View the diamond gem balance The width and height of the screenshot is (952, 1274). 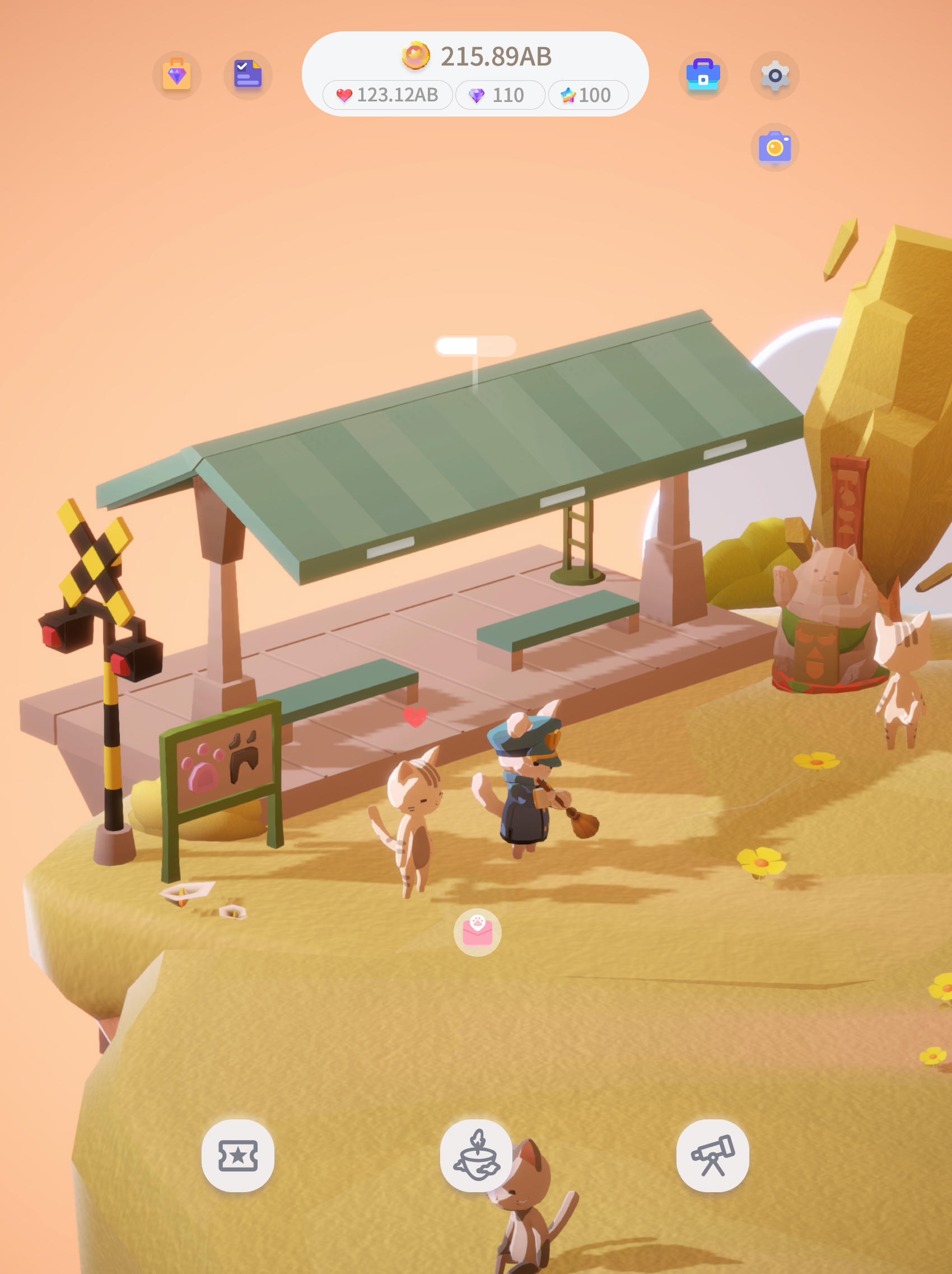(x=498, y=96)
